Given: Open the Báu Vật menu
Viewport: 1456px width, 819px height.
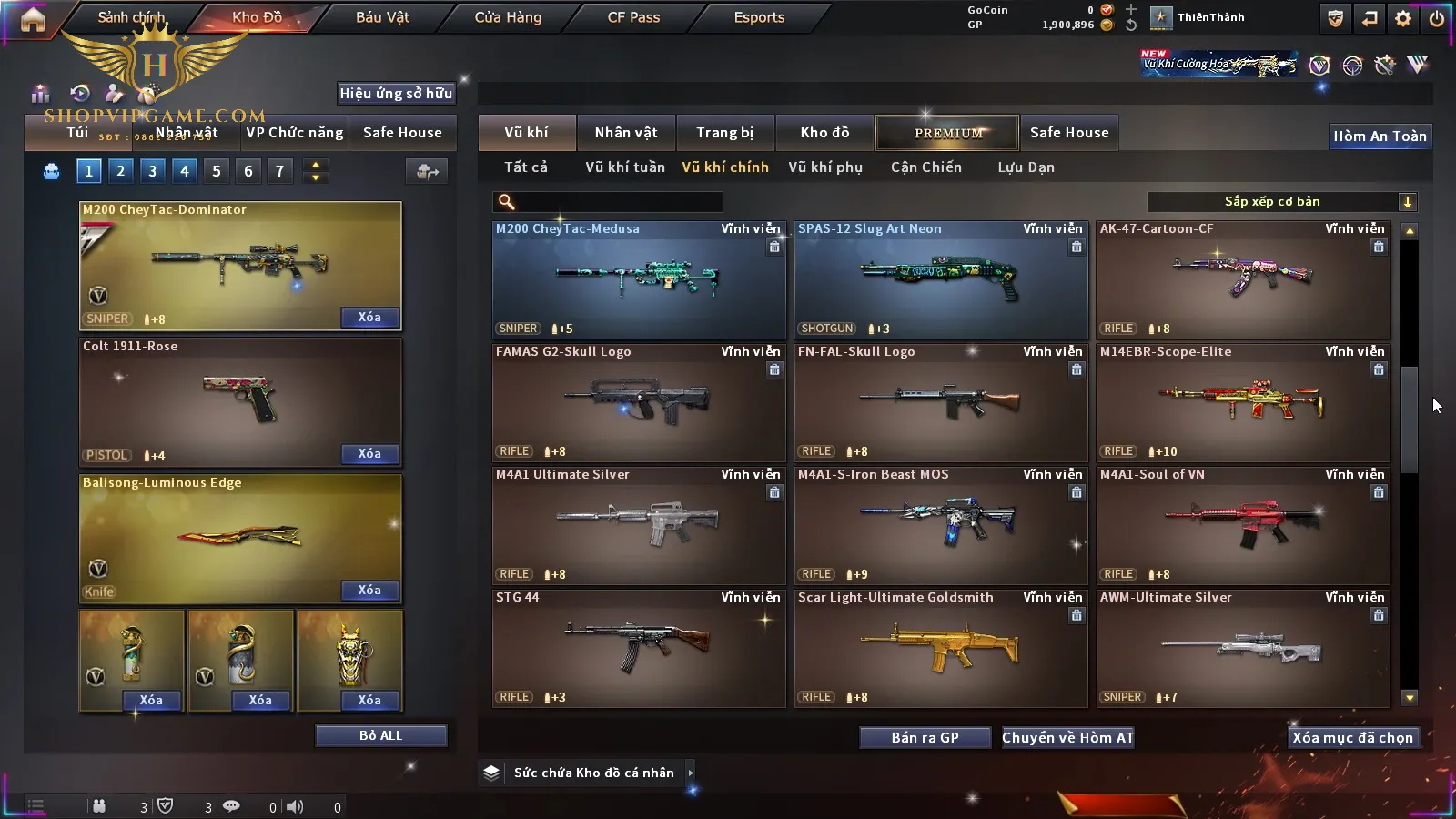Looking at the screenshot, I should pyautogui.click(x=382, y=17).
